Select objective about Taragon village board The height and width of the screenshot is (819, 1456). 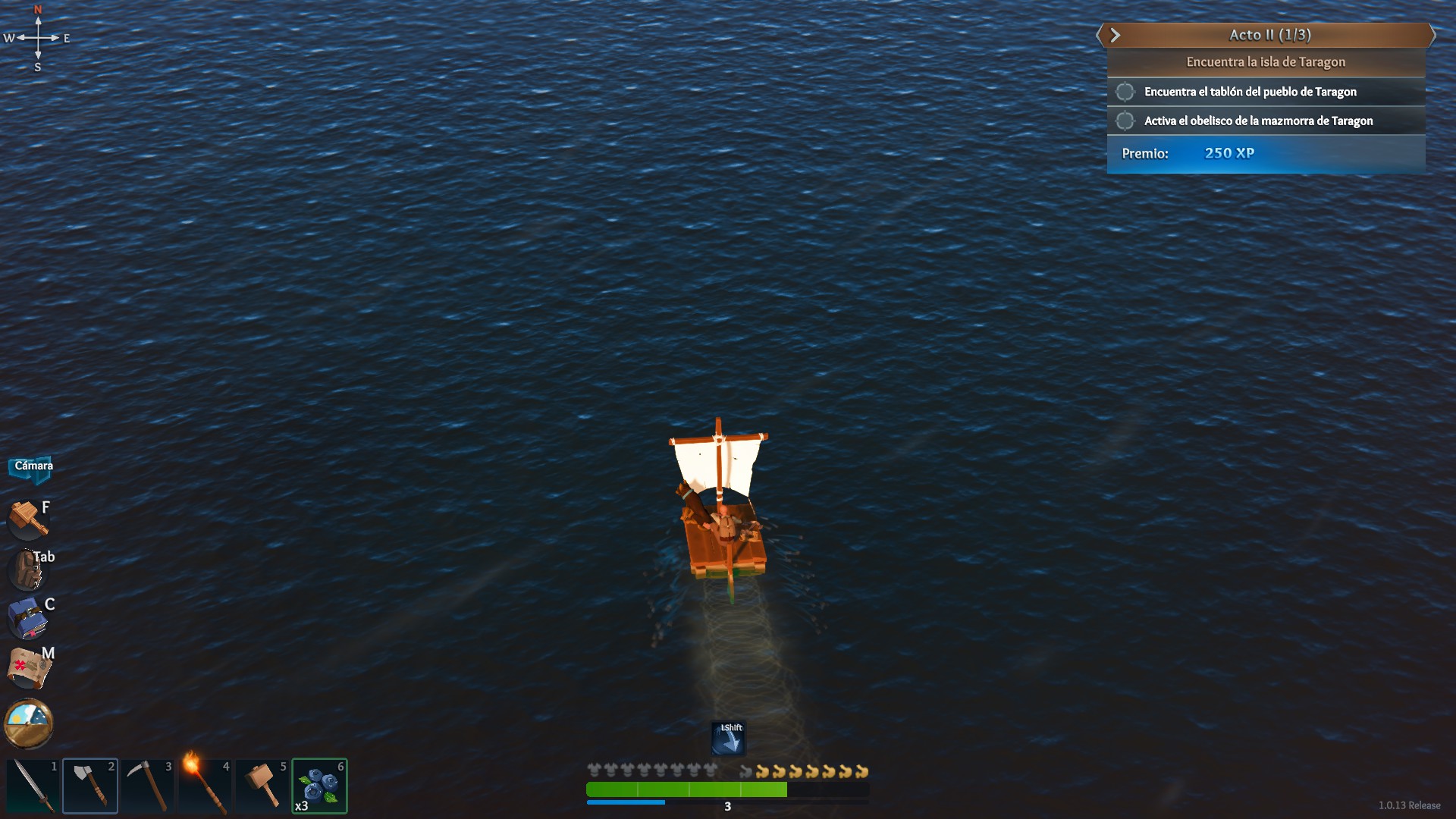[1250, 92]
